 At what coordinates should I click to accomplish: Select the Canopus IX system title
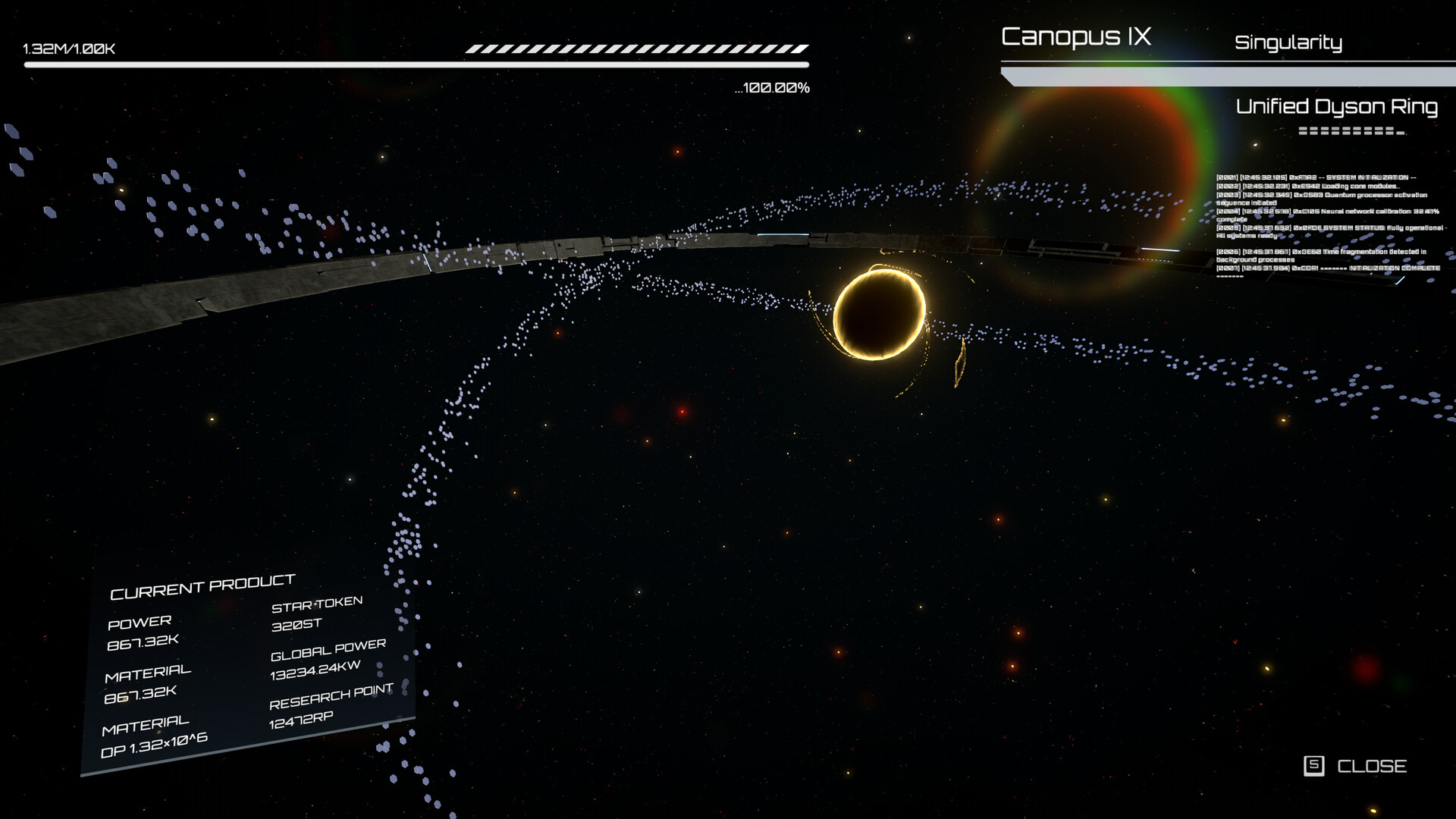pyautogui.click(x=1075, y=36)
